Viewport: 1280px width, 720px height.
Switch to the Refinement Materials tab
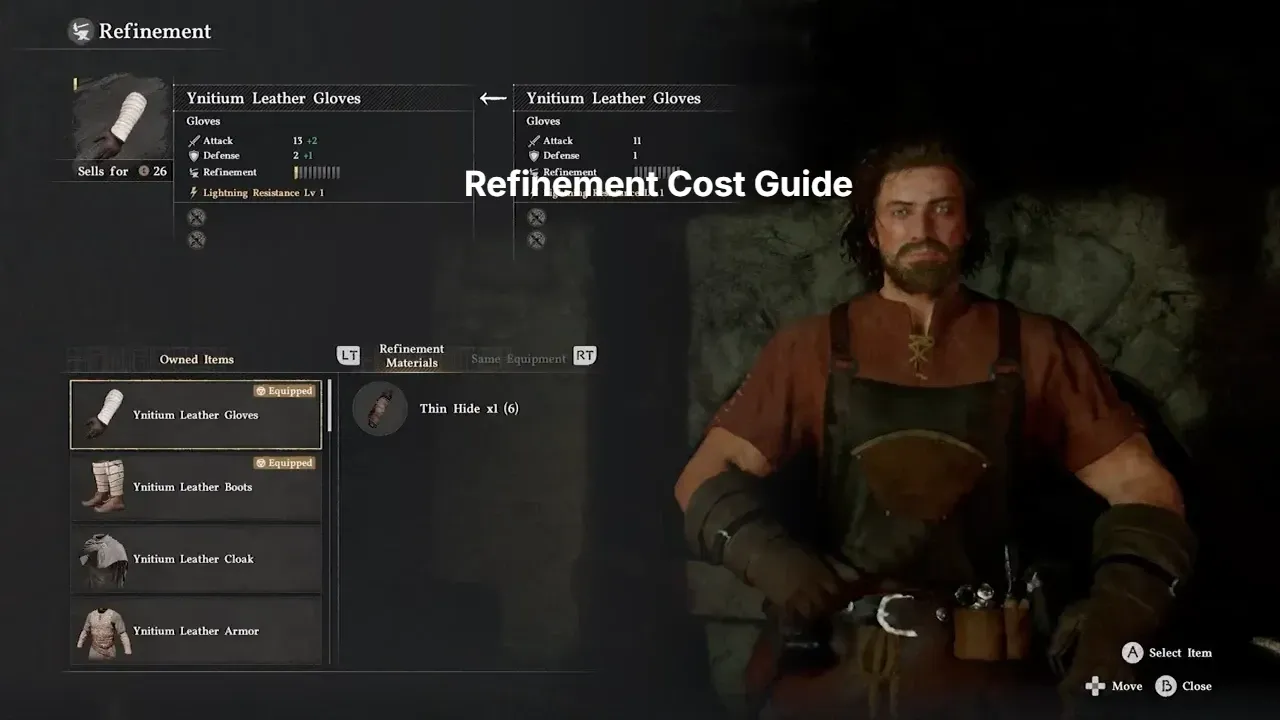click(x=411, y=356)
